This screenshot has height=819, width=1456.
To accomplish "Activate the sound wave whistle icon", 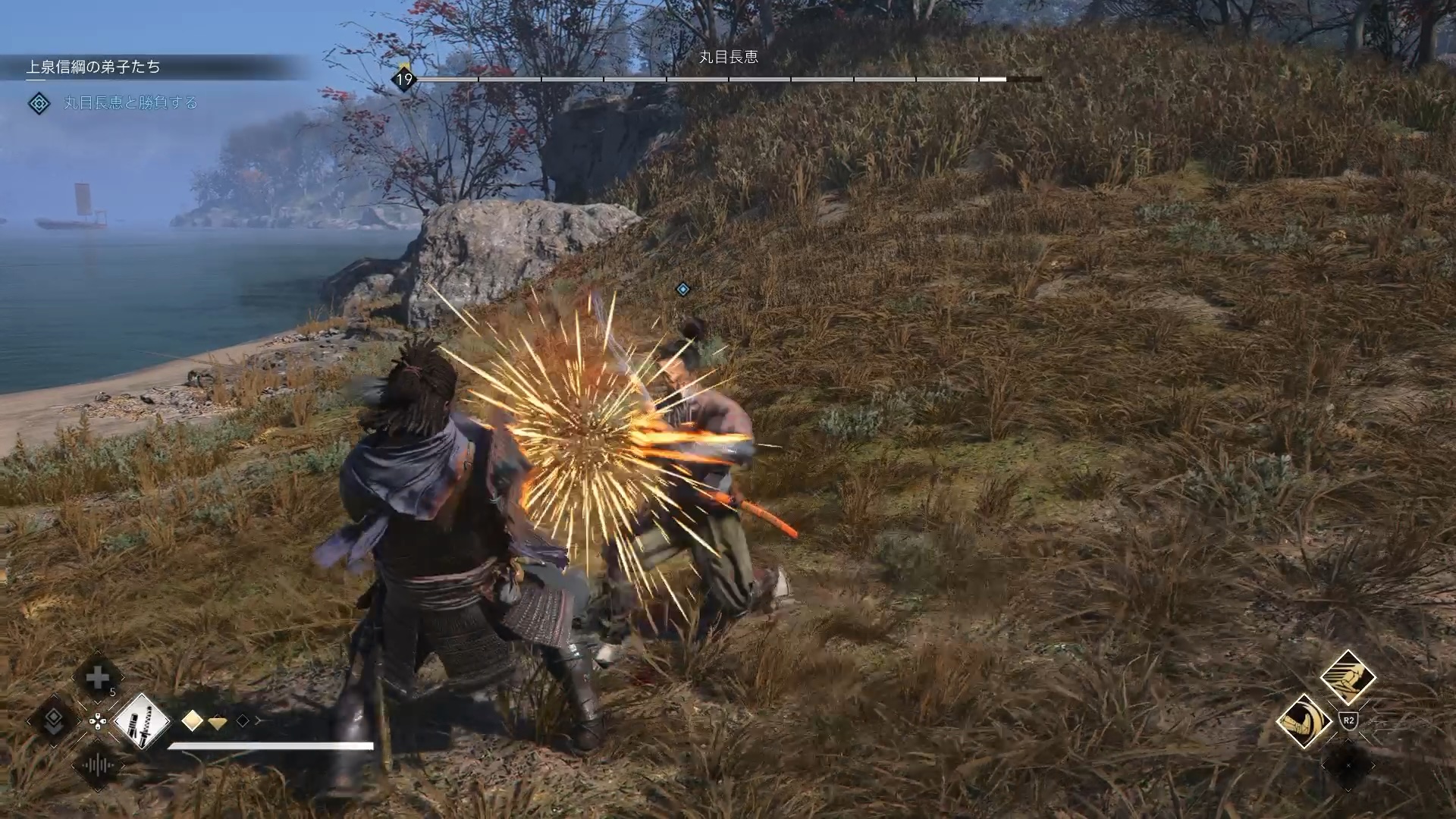I will pos(98,765).
